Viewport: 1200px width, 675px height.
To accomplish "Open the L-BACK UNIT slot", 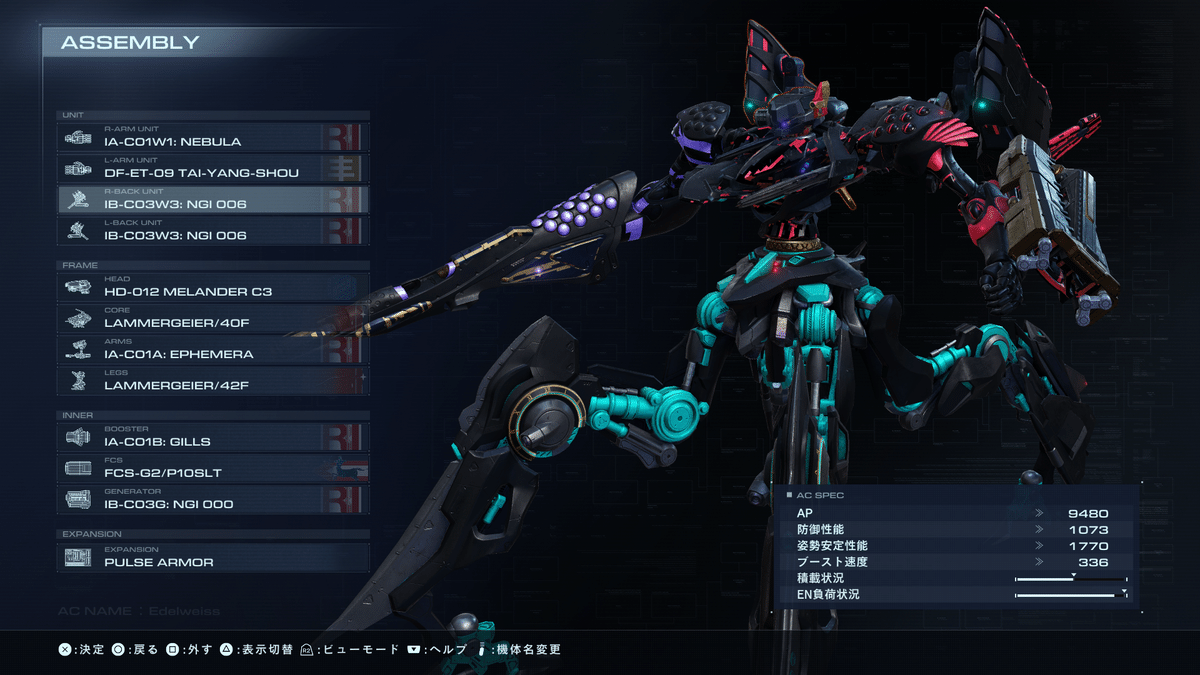I will 213,231.
